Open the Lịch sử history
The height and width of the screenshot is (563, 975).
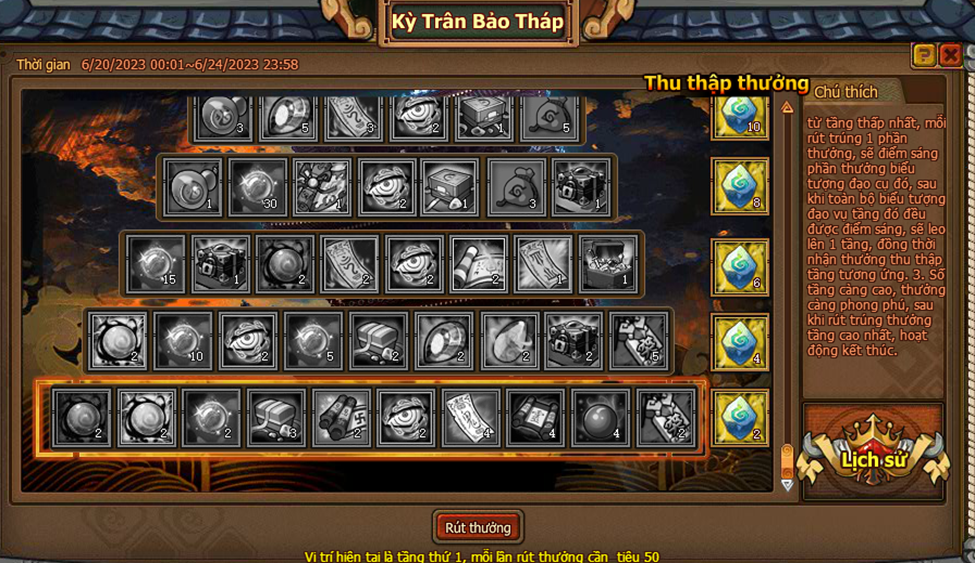(874, 459)
